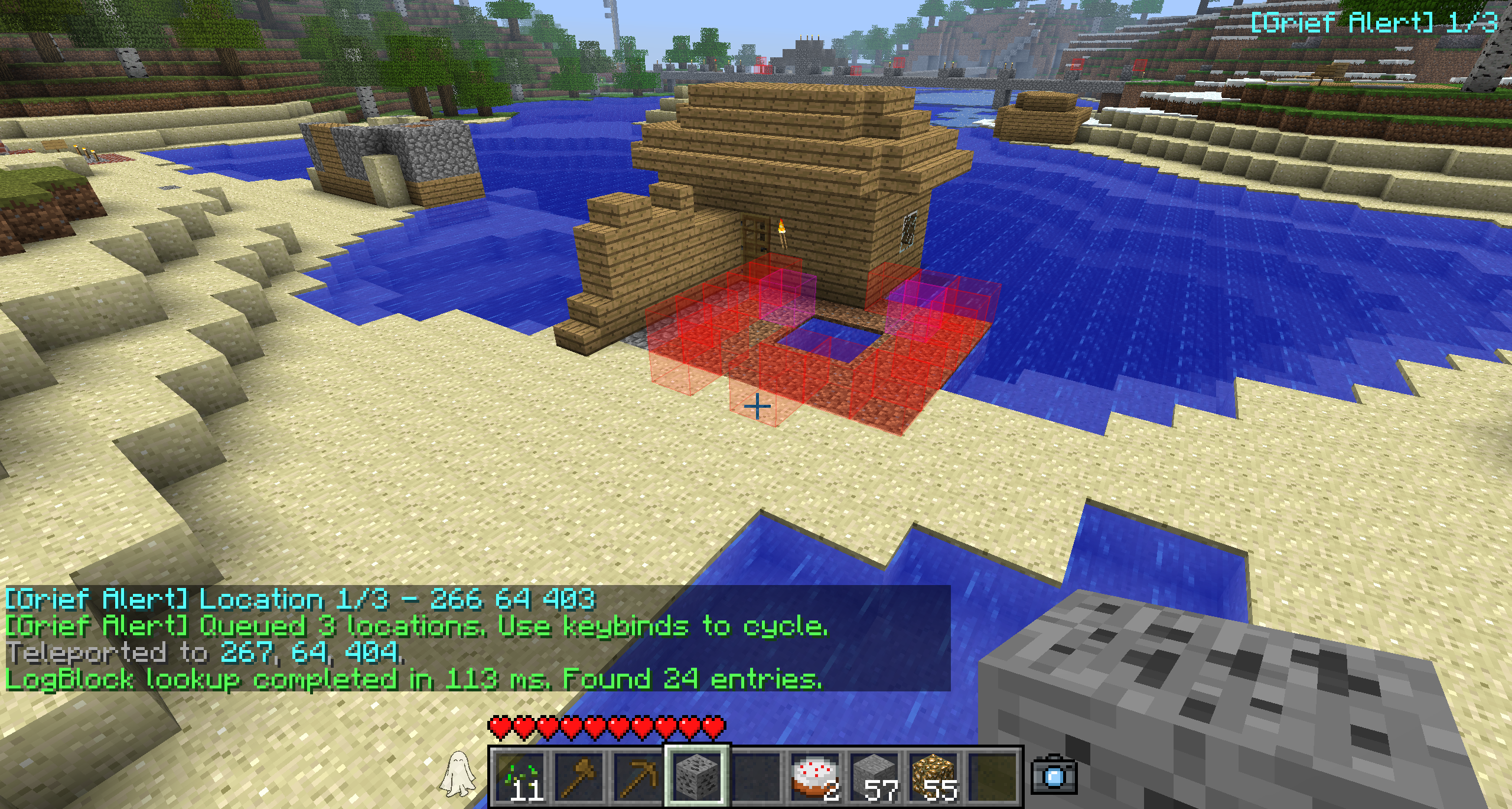Choose the wooden pickaxe hotbar slot
1512x809 pixels.
pos(638,776)
